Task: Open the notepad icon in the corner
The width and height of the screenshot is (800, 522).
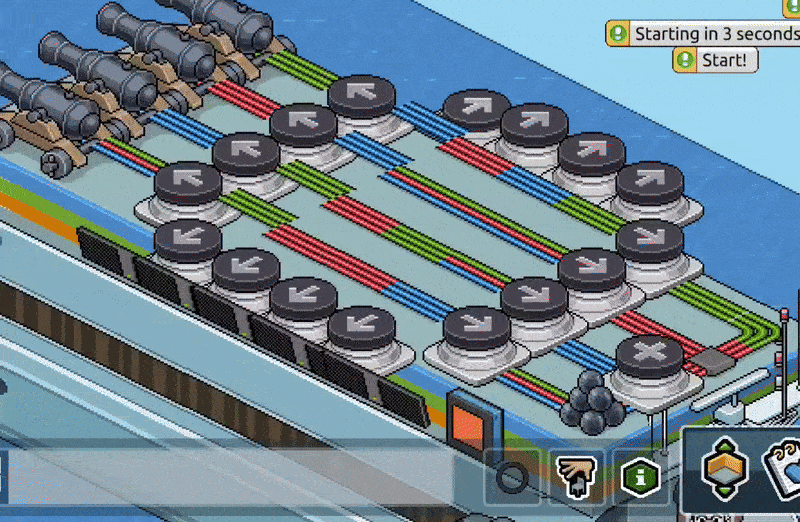Action: click(782, 472)
